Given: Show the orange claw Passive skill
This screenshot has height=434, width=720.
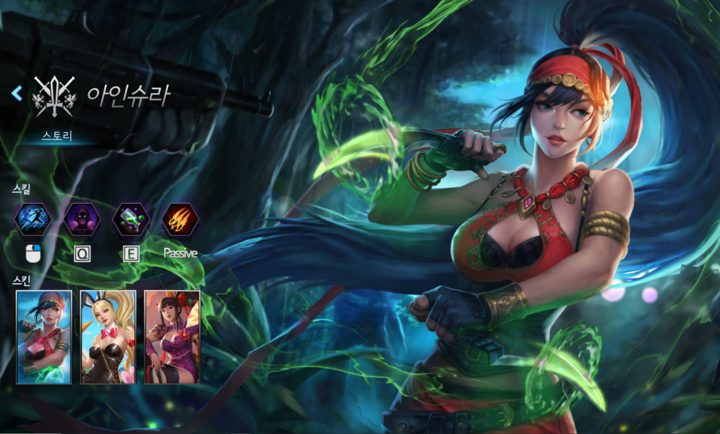Looking at the screenshot, I should click(180, 219).
